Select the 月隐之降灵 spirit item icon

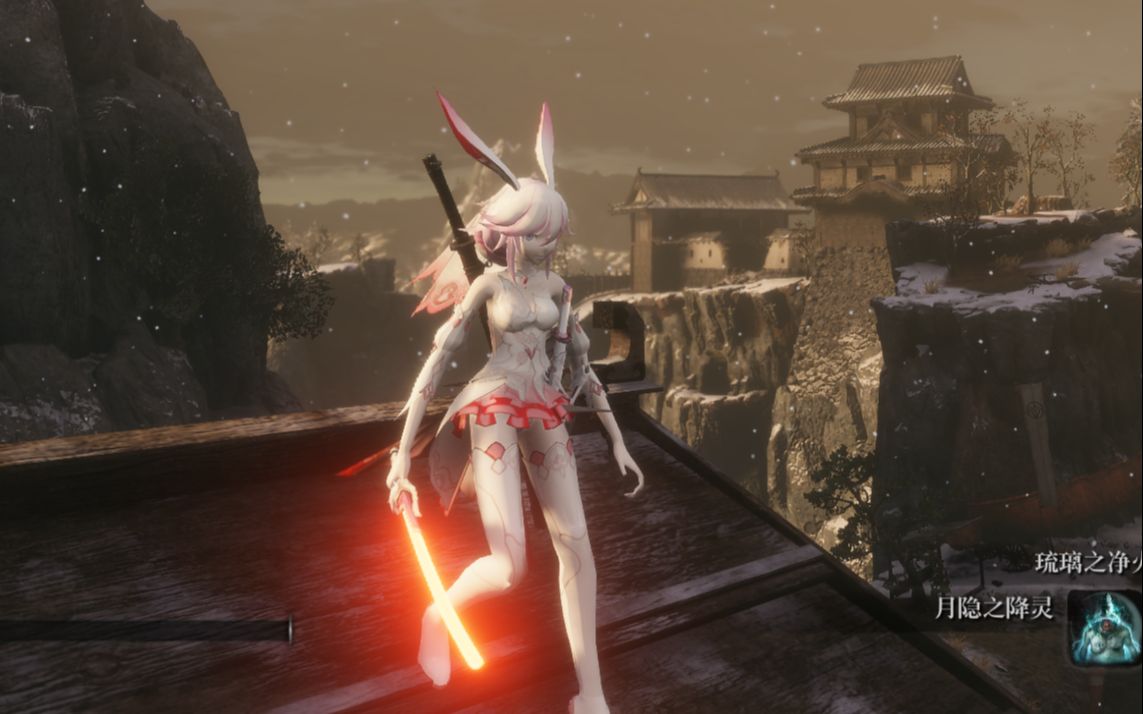click(x=1104, y=627)
